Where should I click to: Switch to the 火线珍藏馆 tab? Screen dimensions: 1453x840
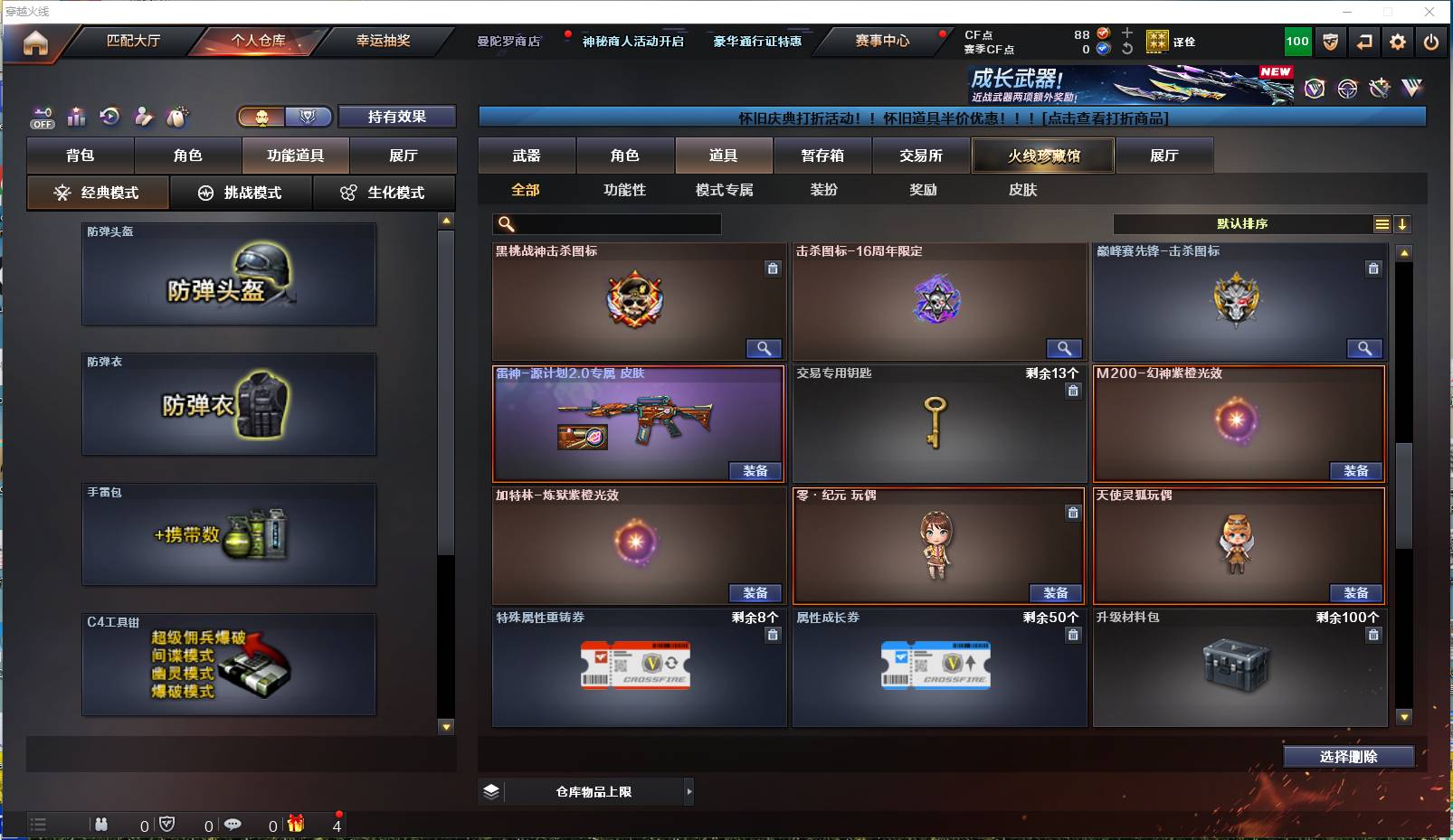click(1043, 156)
